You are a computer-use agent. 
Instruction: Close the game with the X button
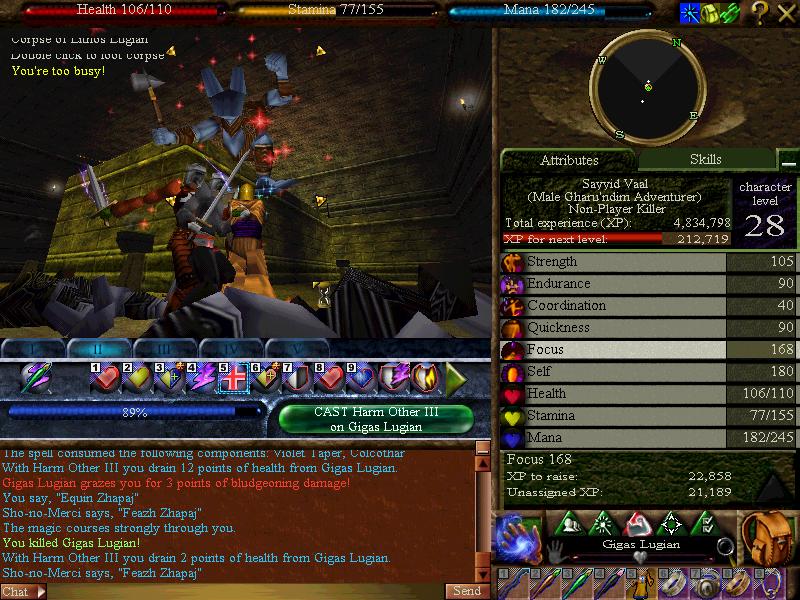786,13
